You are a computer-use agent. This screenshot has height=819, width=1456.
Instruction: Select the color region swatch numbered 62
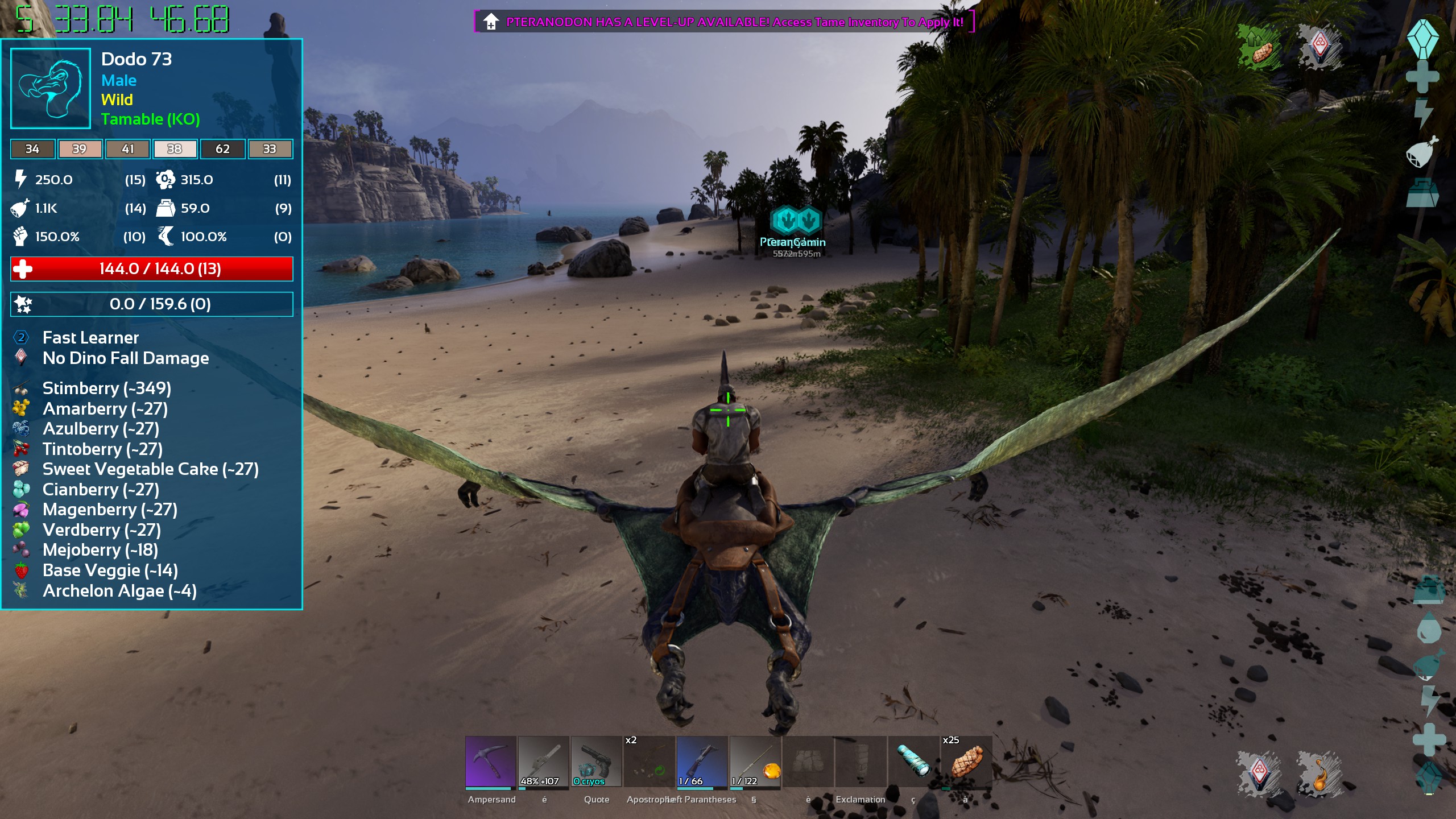222,149
